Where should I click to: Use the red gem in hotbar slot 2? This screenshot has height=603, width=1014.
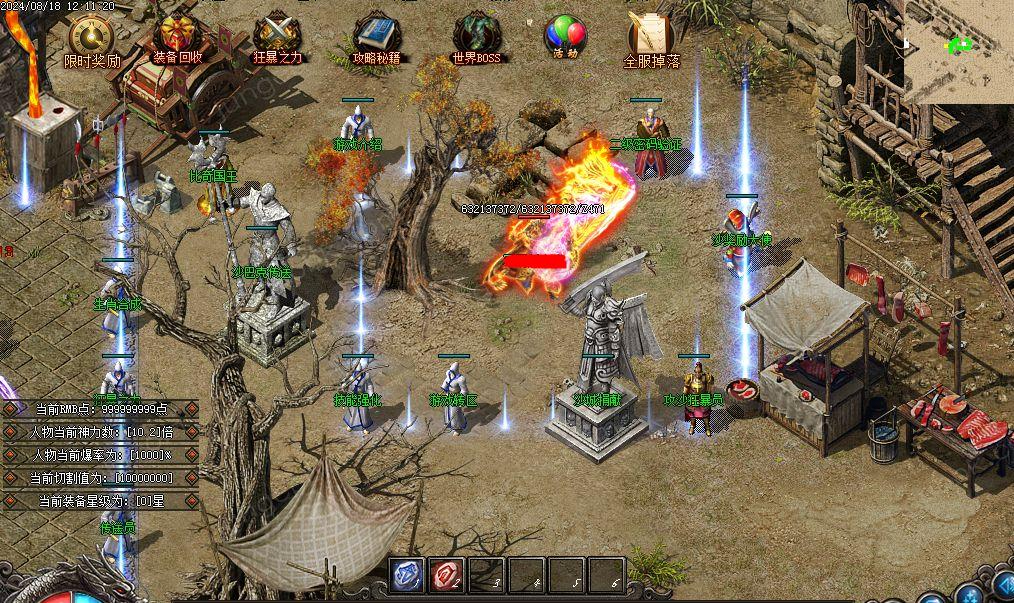pos(446,576)
